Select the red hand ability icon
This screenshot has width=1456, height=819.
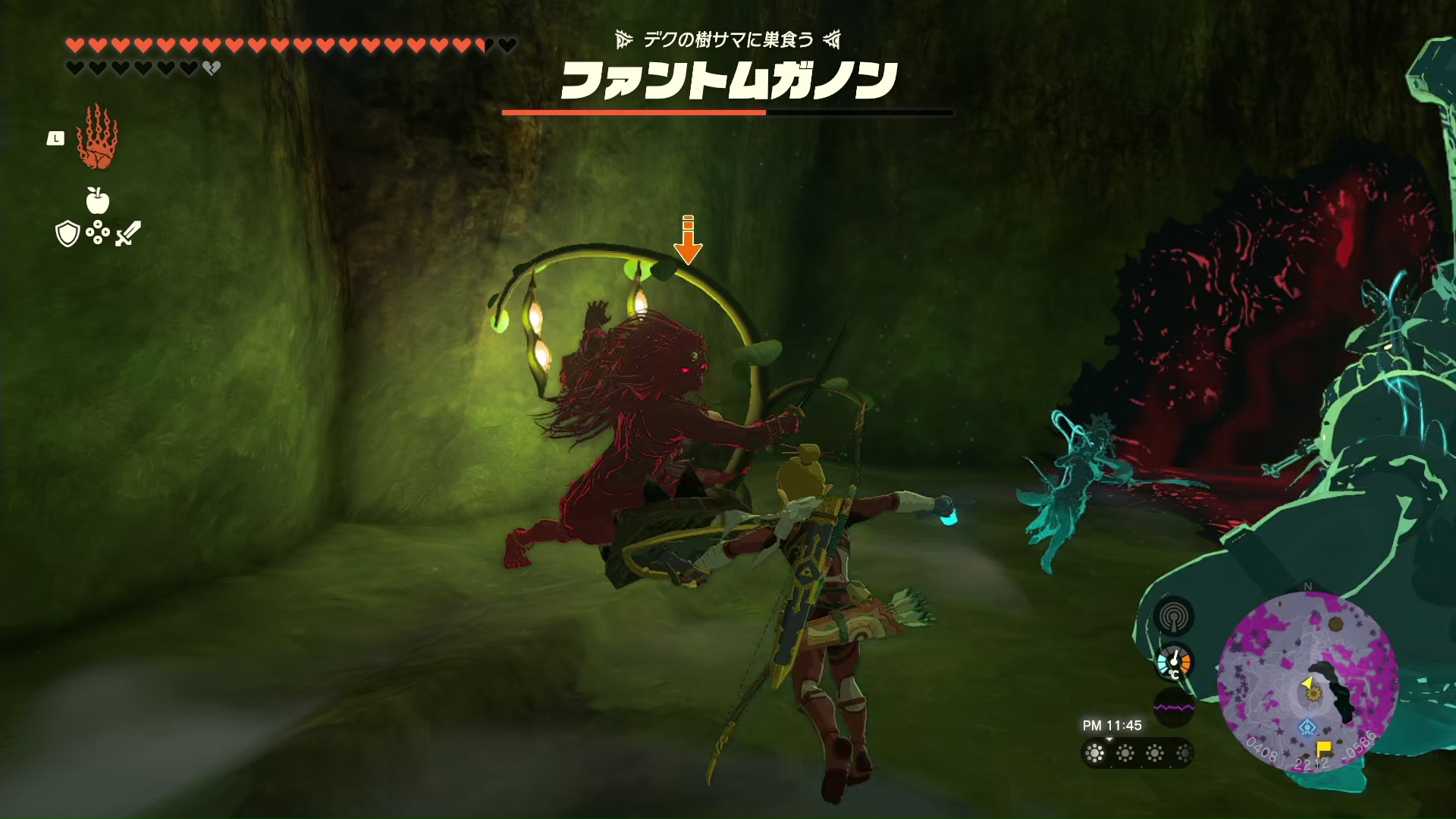tap(96, 138)
